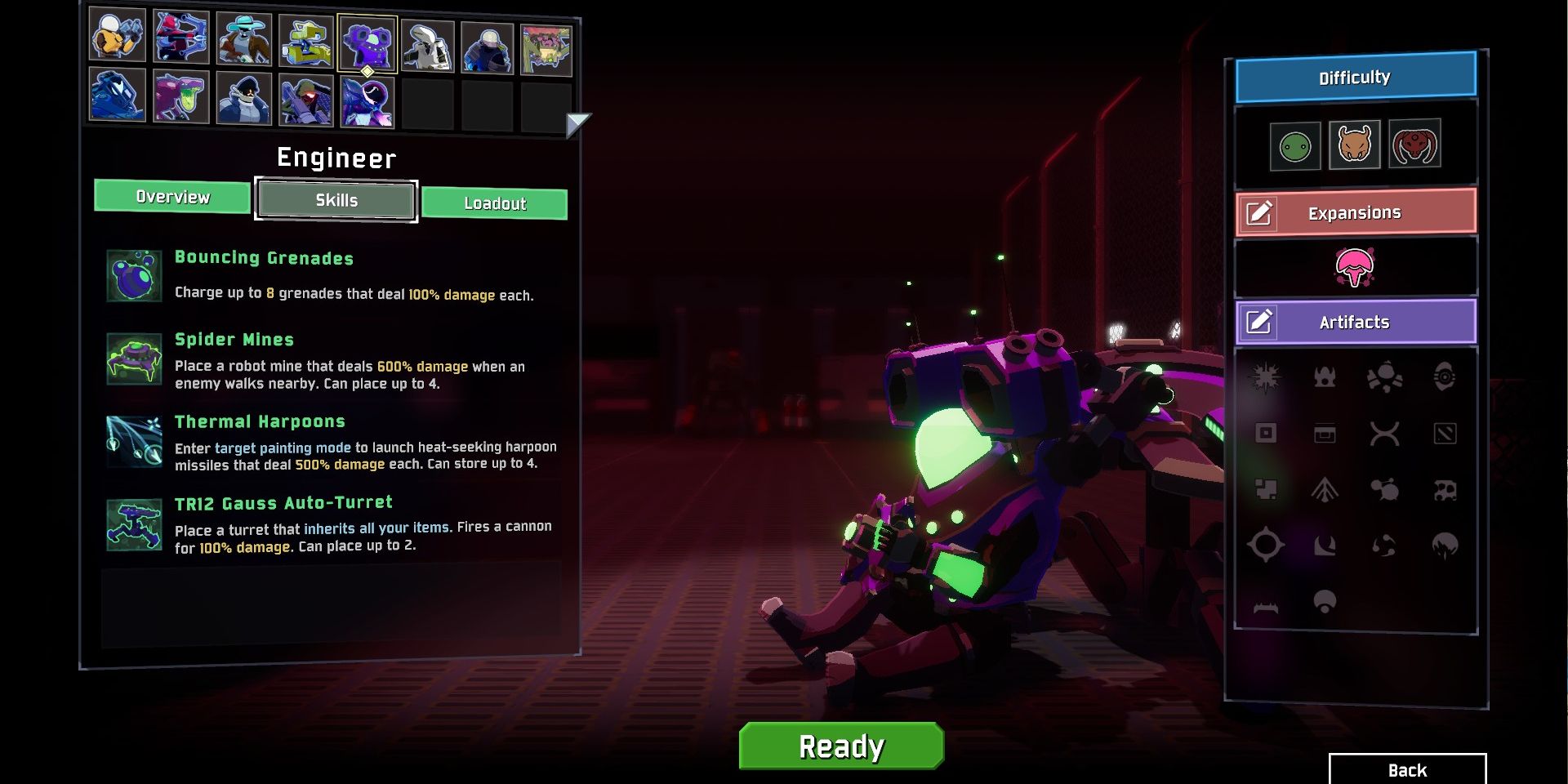Select the cowboy hat character portrait

[243, 39]
